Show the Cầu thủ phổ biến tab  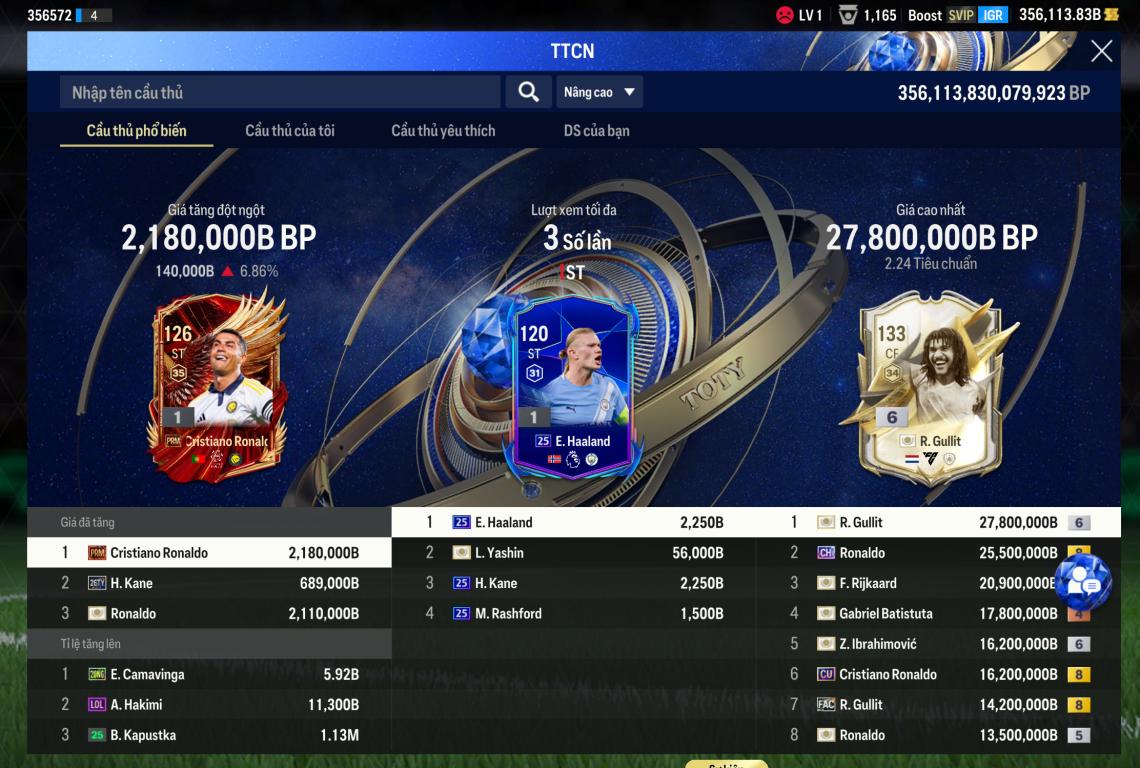pos(136,131)
